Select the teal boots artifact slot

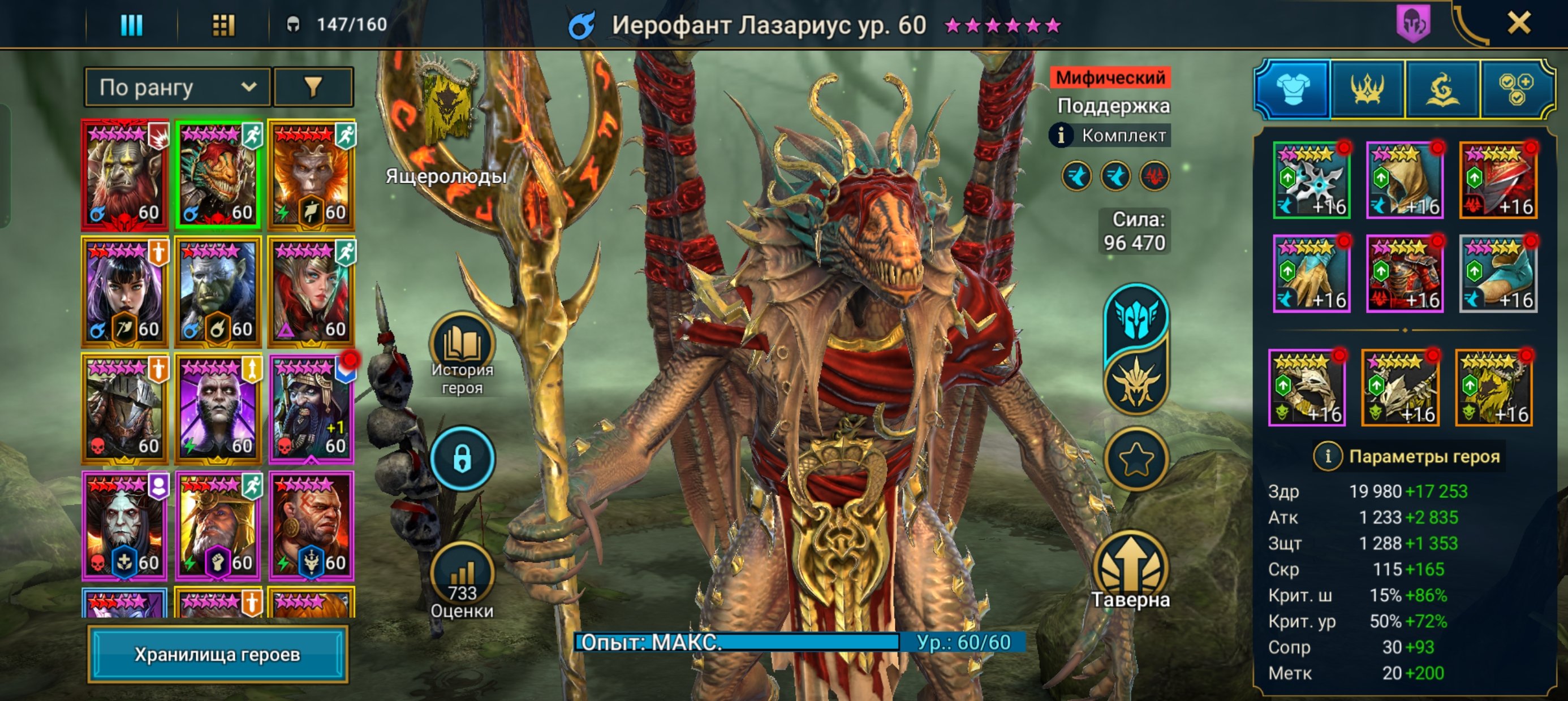click(1498, 274)
